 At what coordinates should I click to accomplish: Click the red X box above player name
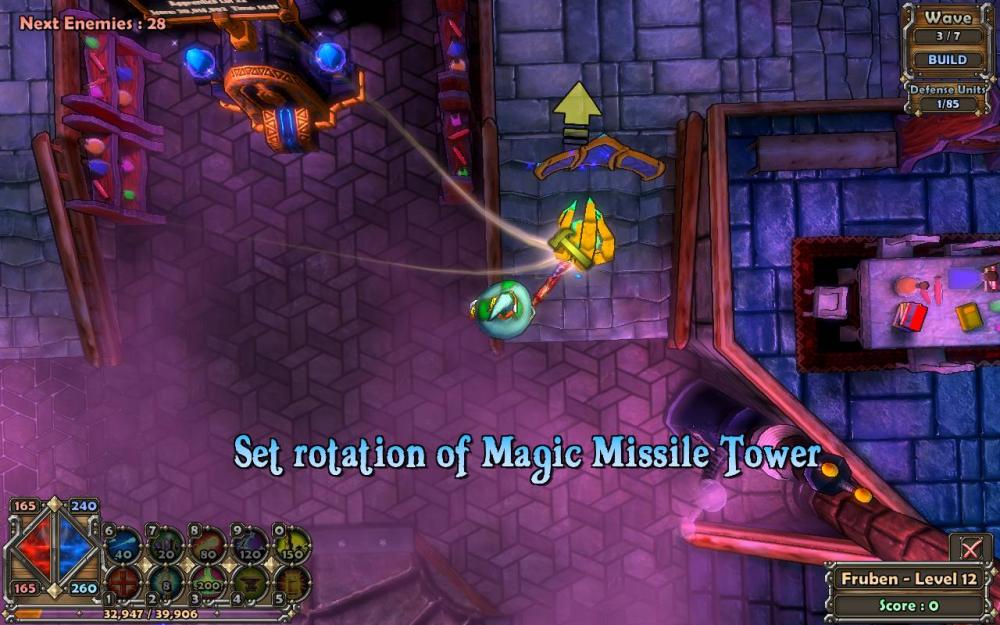[x=970, y=548]
